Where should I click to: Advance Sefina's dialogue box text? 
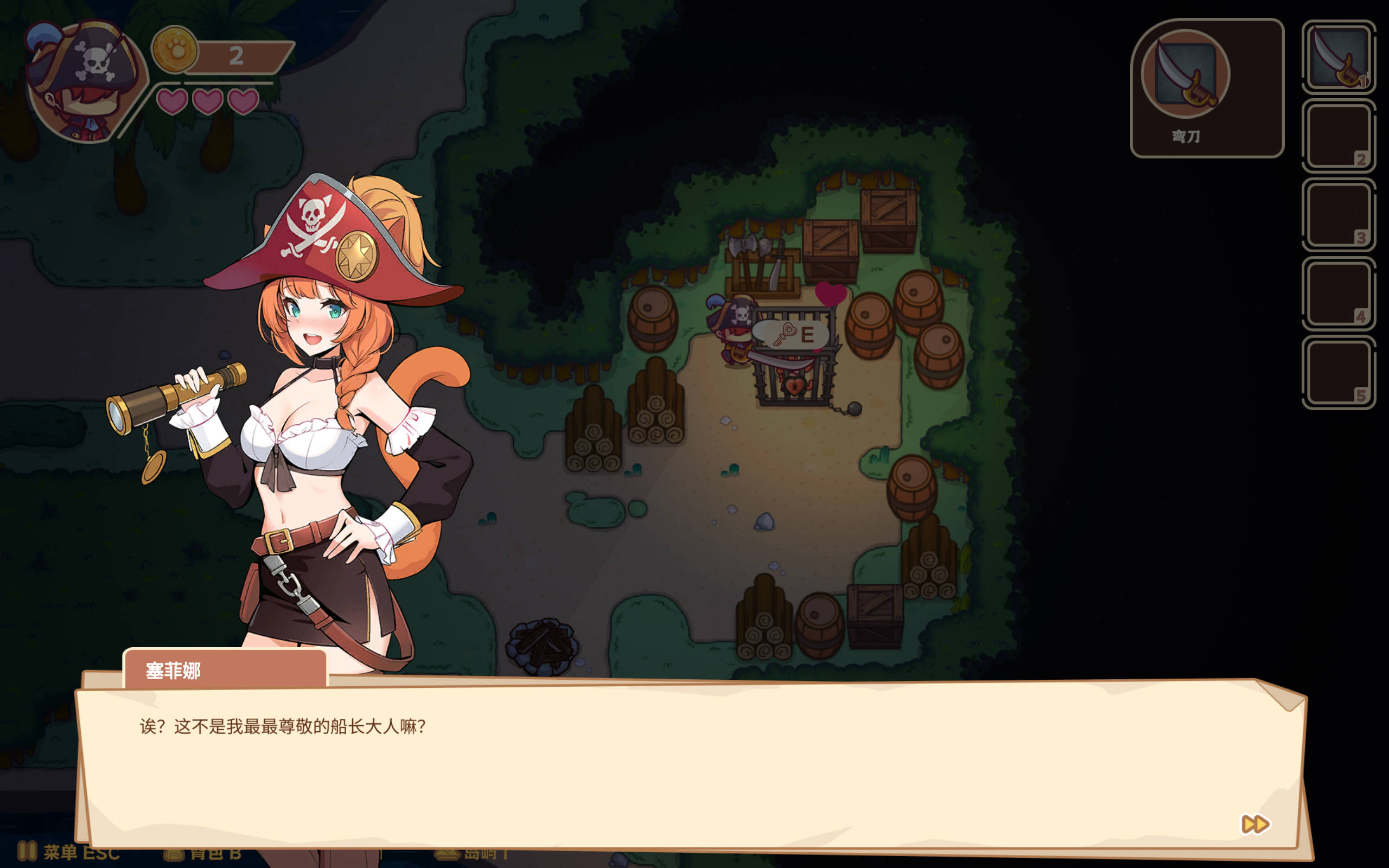click(689, 763)
